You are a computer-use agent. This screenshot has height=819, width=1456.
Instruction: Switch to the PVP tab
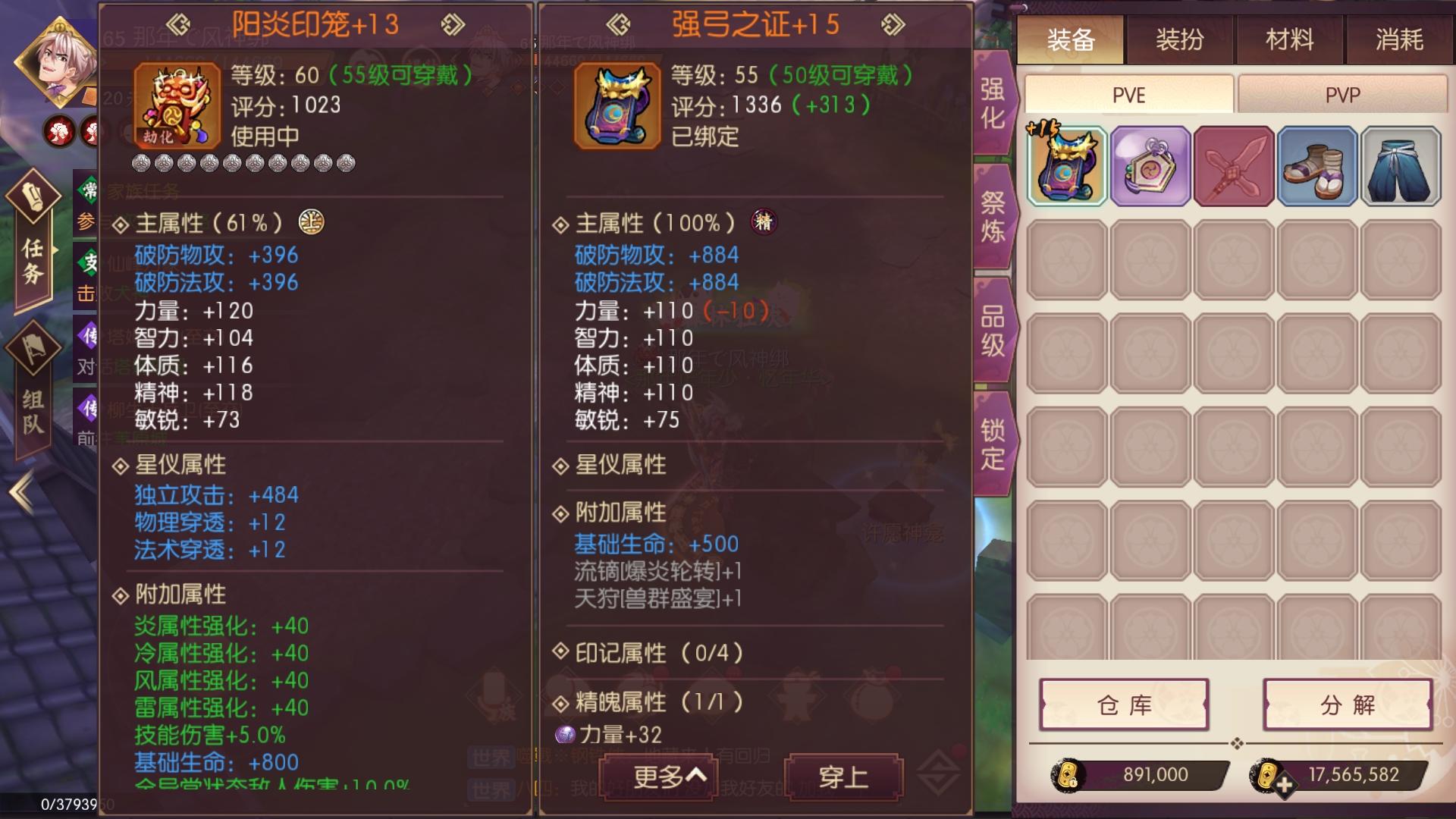(x=1342, y=93)
